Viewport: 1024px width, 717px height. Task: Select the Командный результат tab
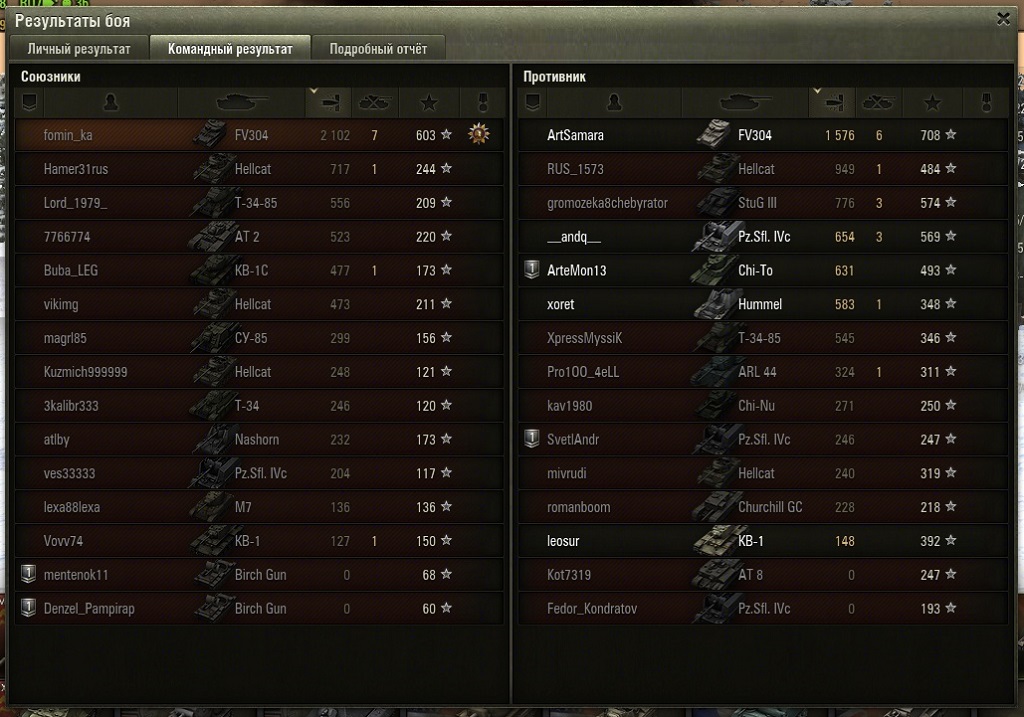coord(230,49)
